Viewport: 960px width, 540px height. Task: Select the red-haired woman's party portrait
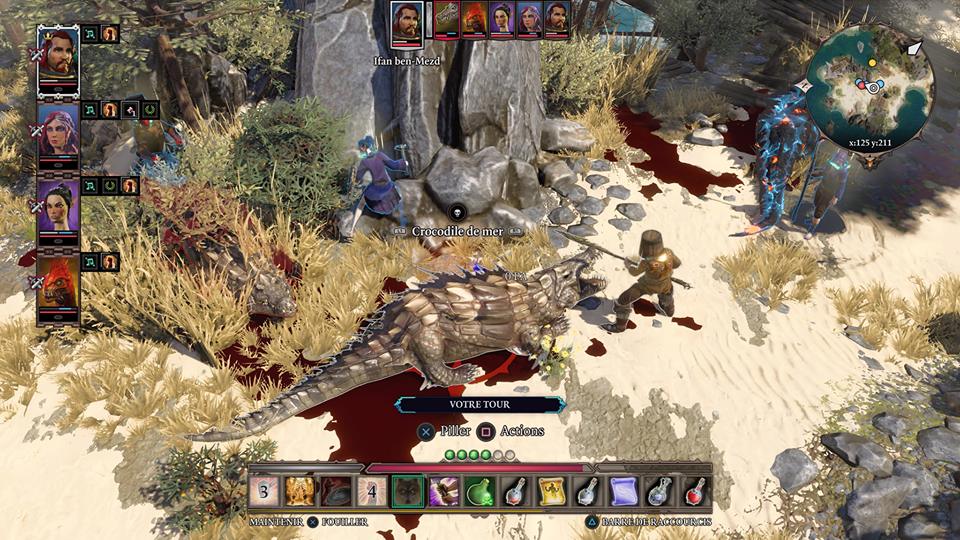coord(58,130)
